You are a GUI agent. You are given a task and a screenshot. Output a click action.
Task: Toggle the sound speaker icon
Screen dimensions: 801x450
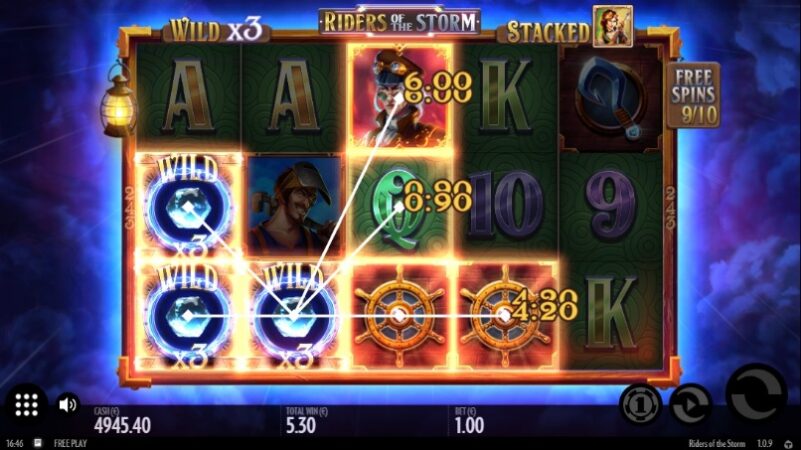68,405
